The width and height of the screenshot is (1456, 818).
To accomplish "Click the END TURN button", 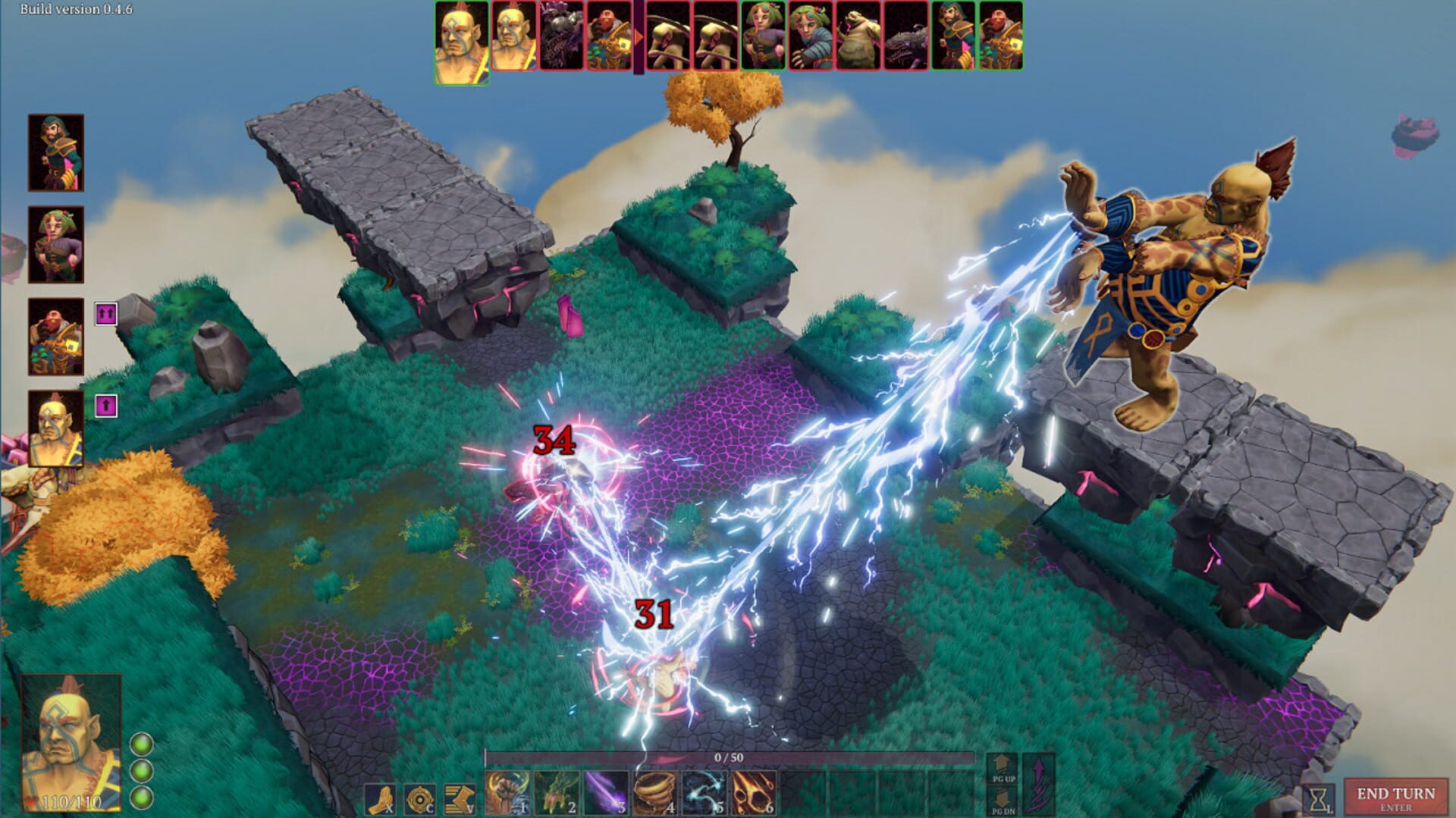I will coord(1398,796).
